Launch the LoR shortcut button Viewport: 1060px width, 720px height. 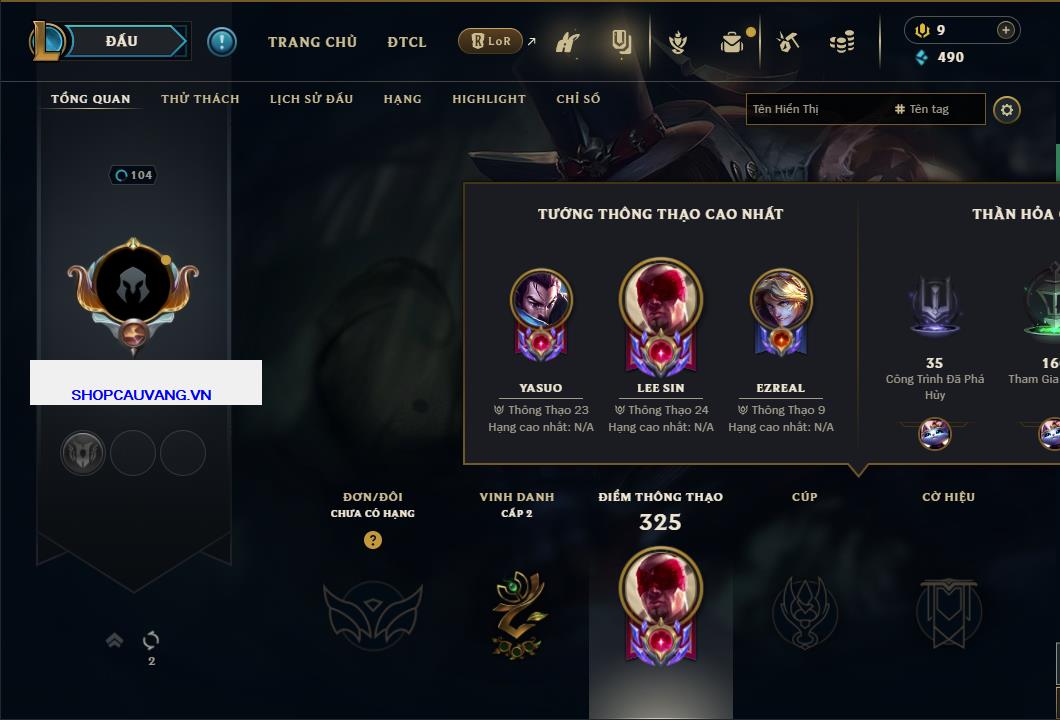point(490,41)
